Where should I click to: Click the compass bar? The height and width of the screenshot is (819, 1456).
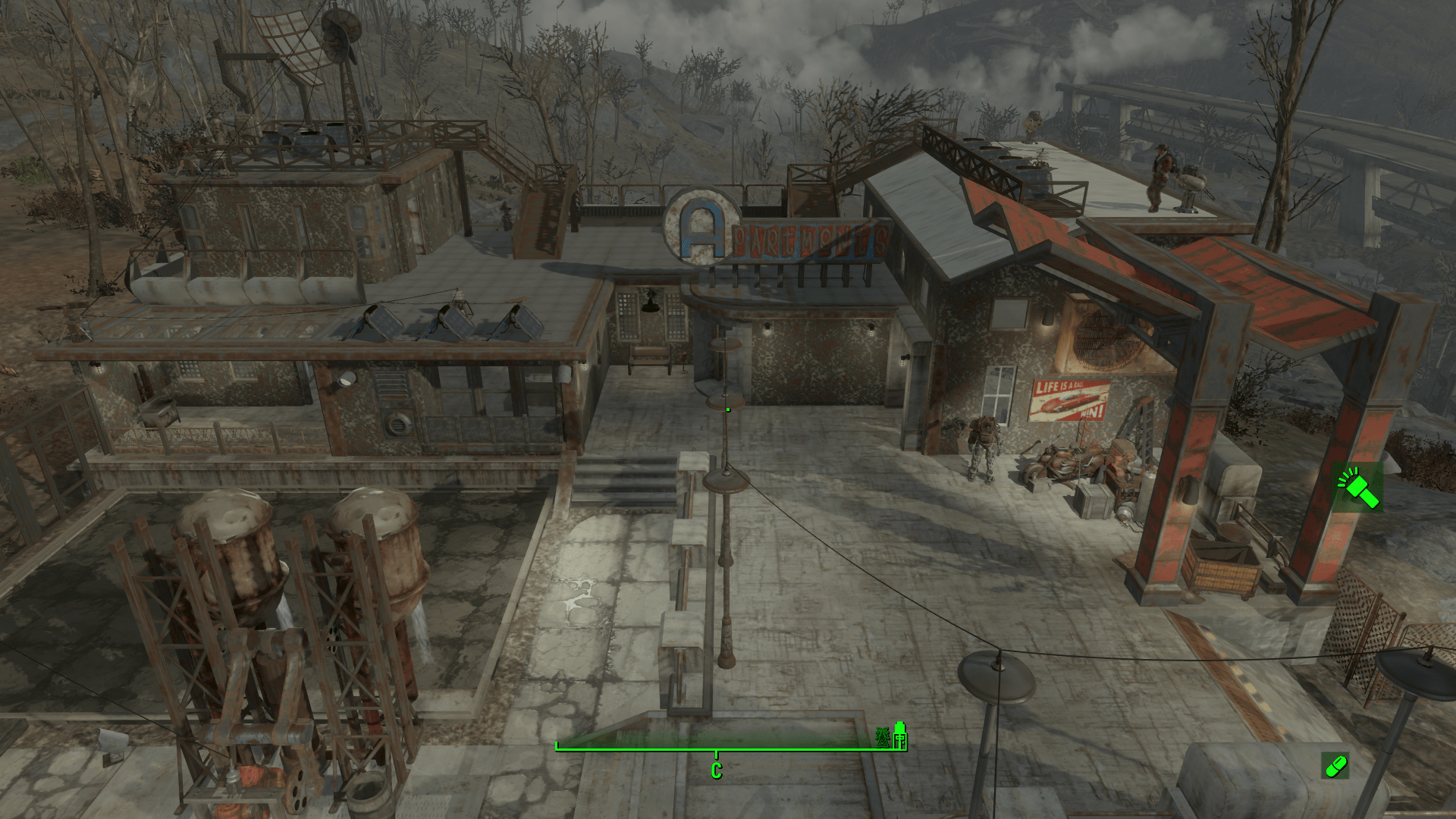717,748
